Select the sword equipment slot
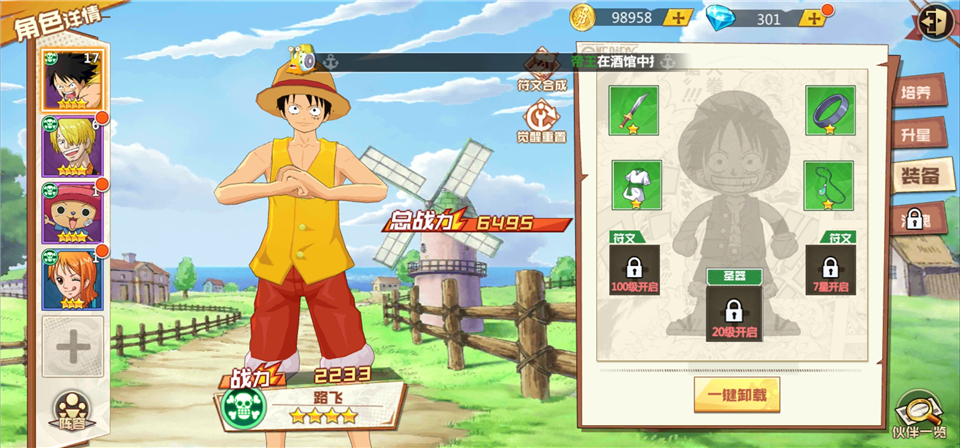 634,110
